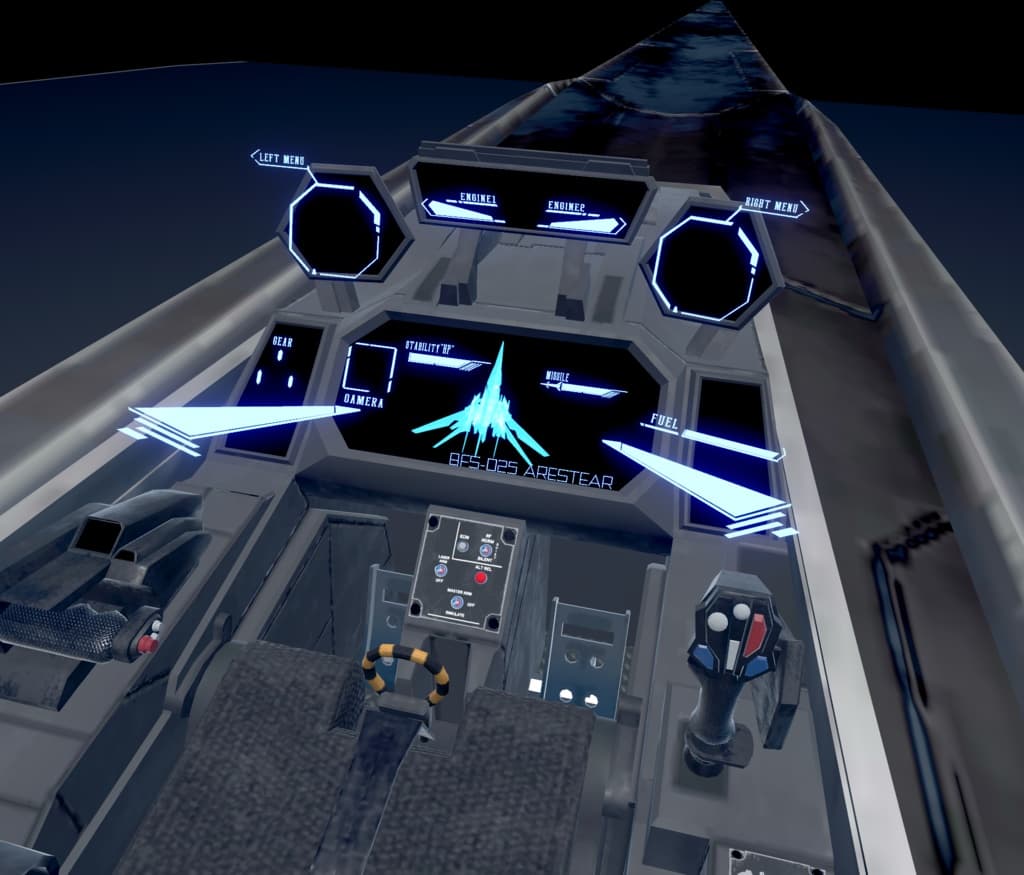Image resolution: width=1024 pixels, height=875 pixels.
Task: Toggle the Laser Arm switch
Action: pyautogui.click(x=441, y=570)
